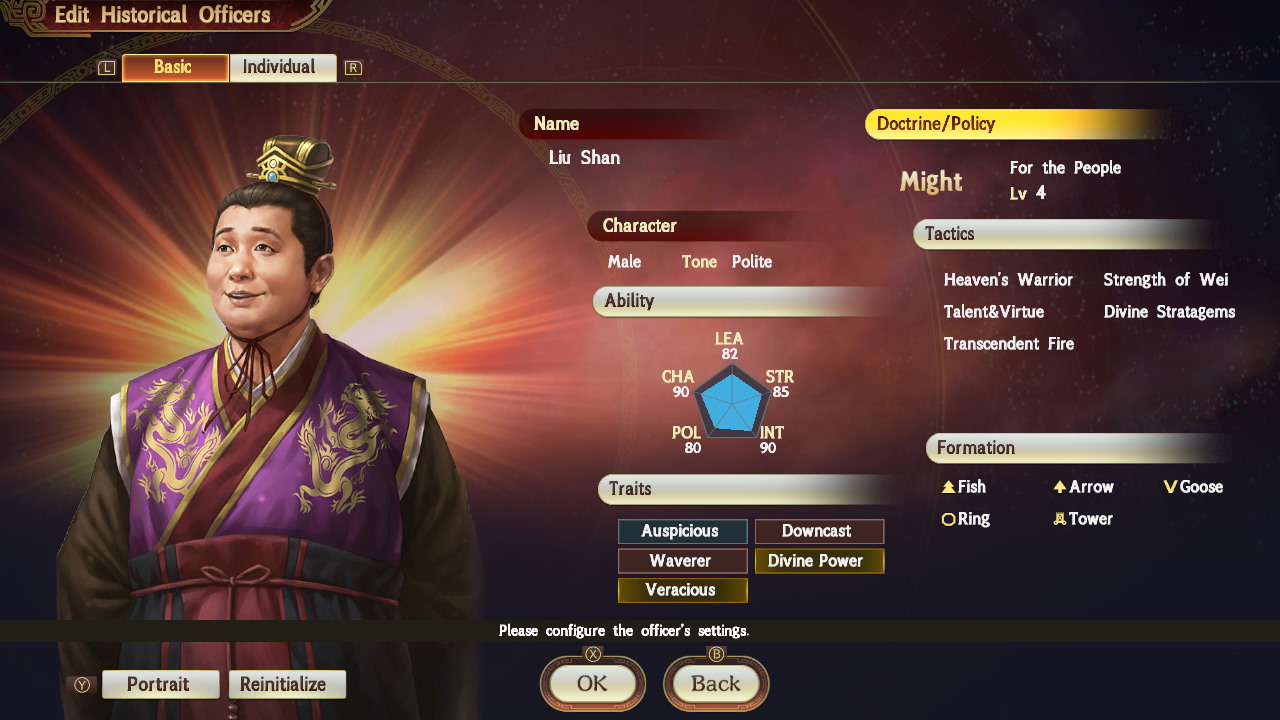1280x720 pixels.
Task: Click the Reinitialize button
Action: 287,684
